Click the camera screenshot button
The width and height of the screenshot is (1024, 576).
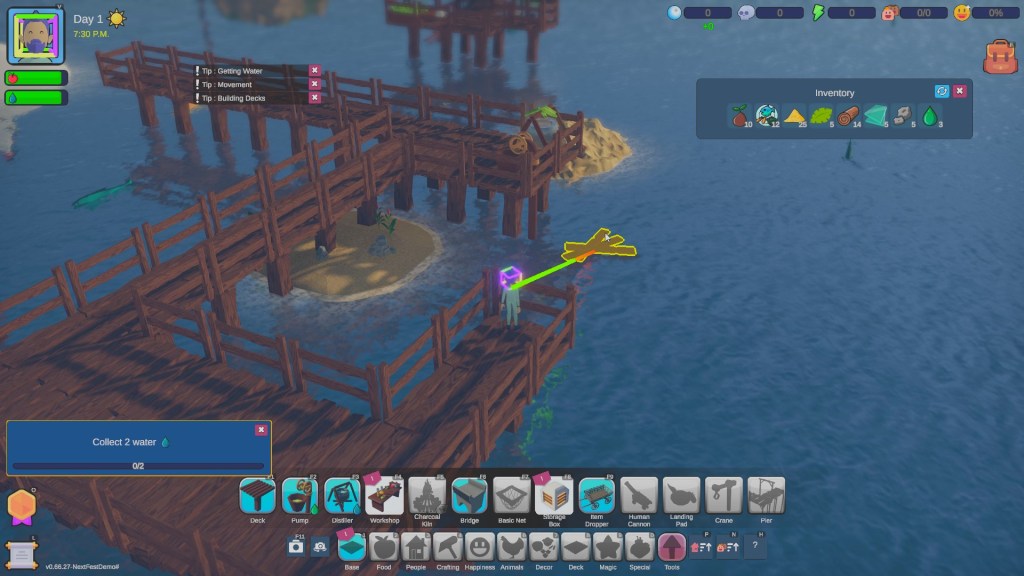pyautogui.click(x=295, y=546)
